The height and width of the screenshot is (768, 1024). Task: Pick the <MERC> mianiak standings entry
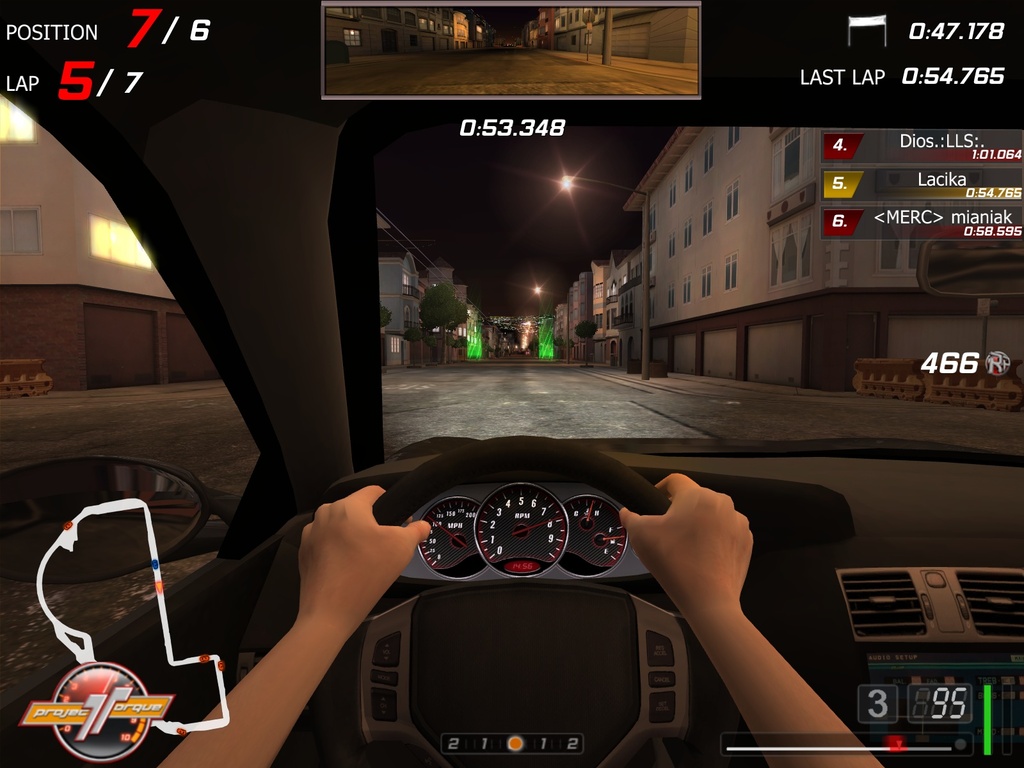click(x=921, y=222)
